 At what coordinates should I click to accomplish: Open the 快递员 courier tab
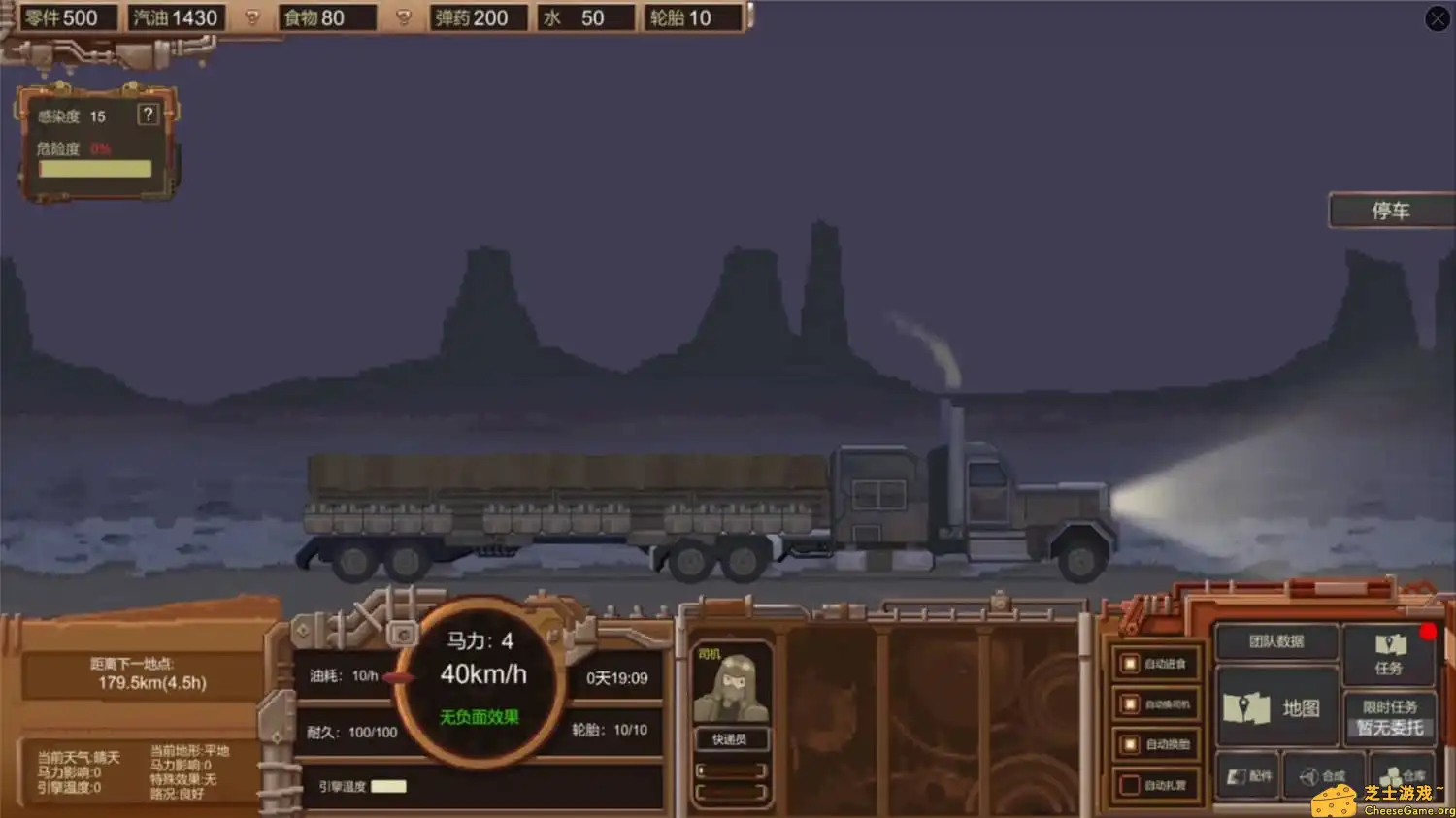(732, 739)
